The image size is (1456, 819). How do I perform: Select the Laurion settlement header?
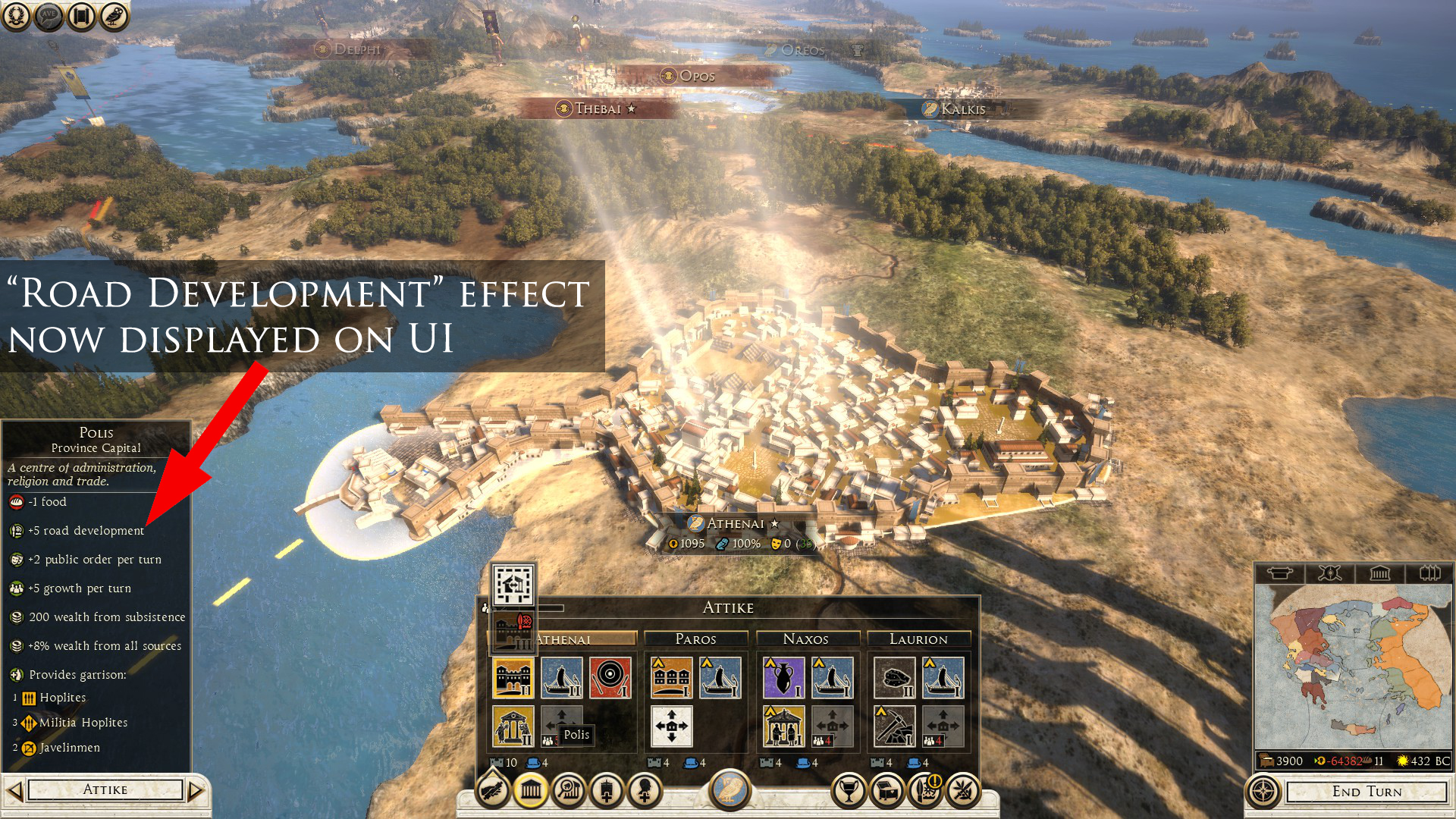(x=918, y=639)
